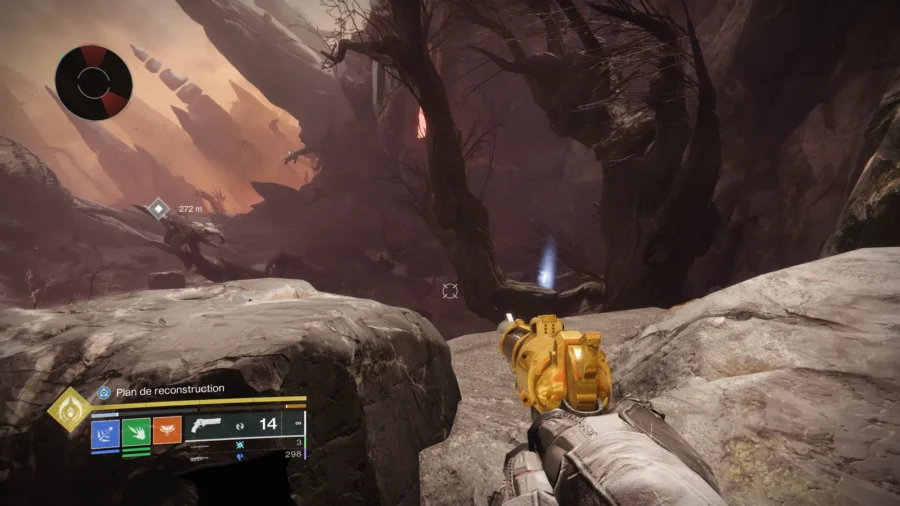Select the 272 m objective waypoint marker
The height and width of the screenshot is (506, 900).
158,209
